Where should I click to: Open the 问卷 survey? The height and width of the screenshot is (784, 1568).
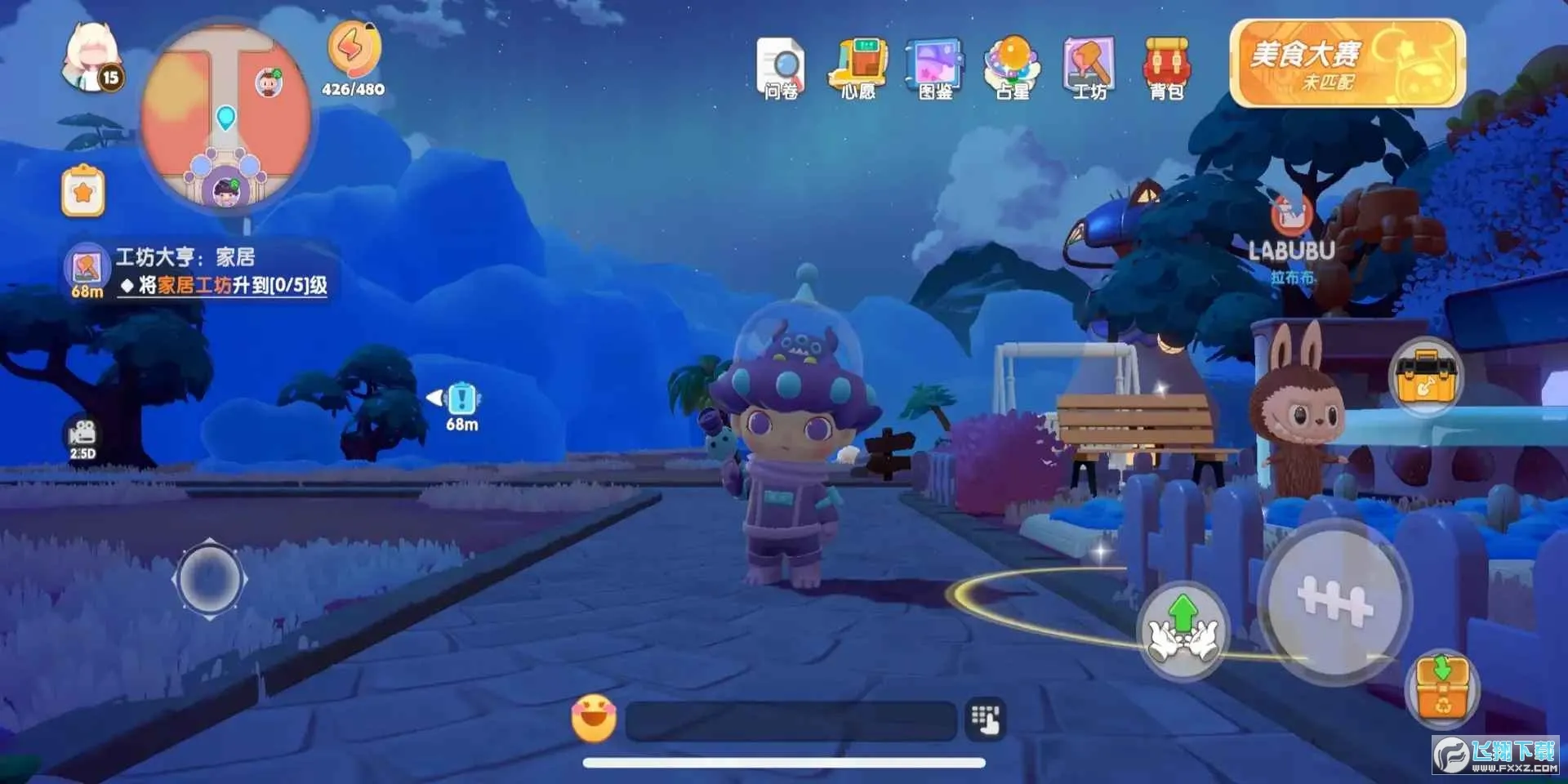click(x=781, y=69)
